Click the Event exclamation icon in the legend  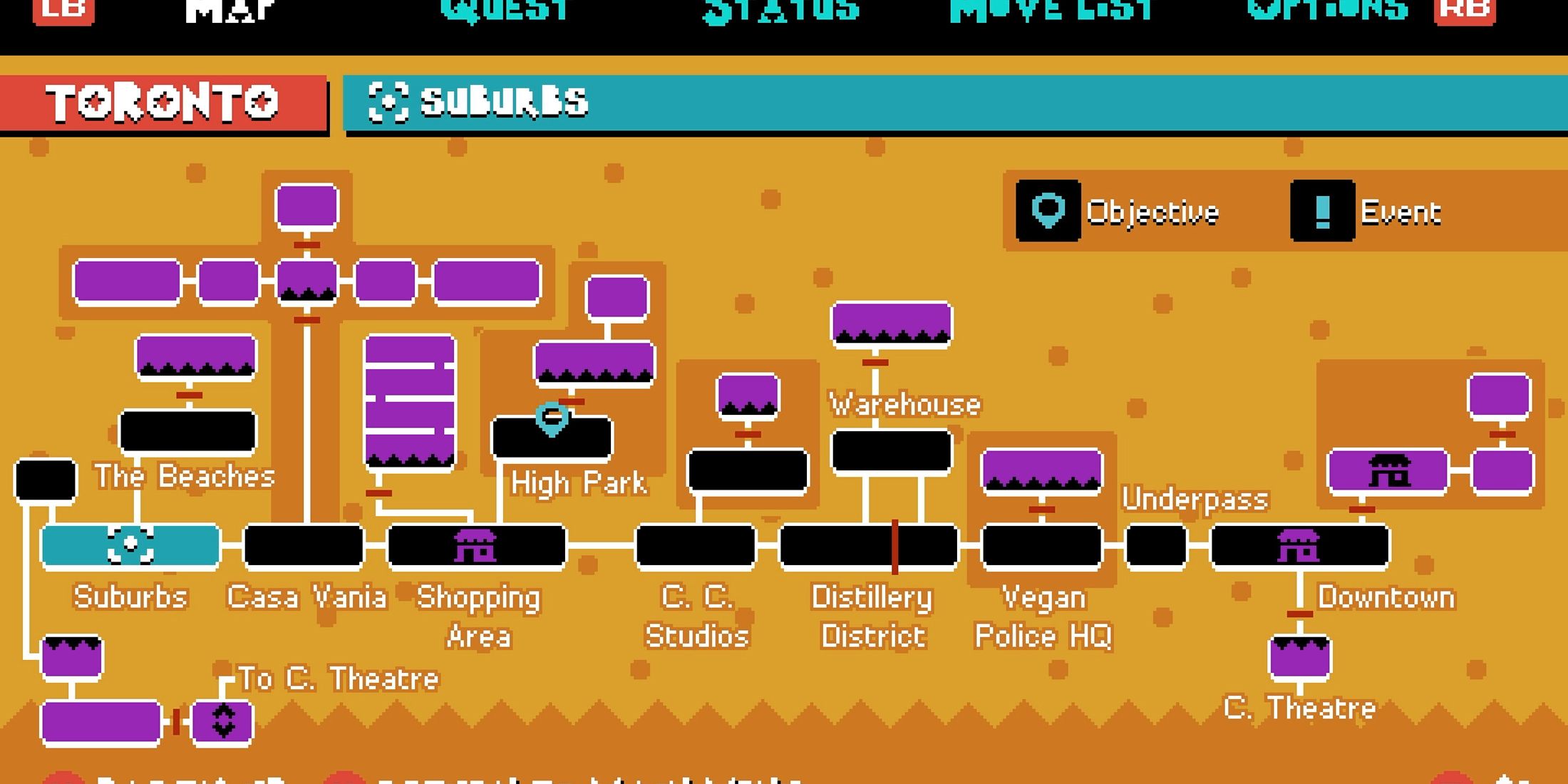pyautogui.click(x=1322, y=211)
